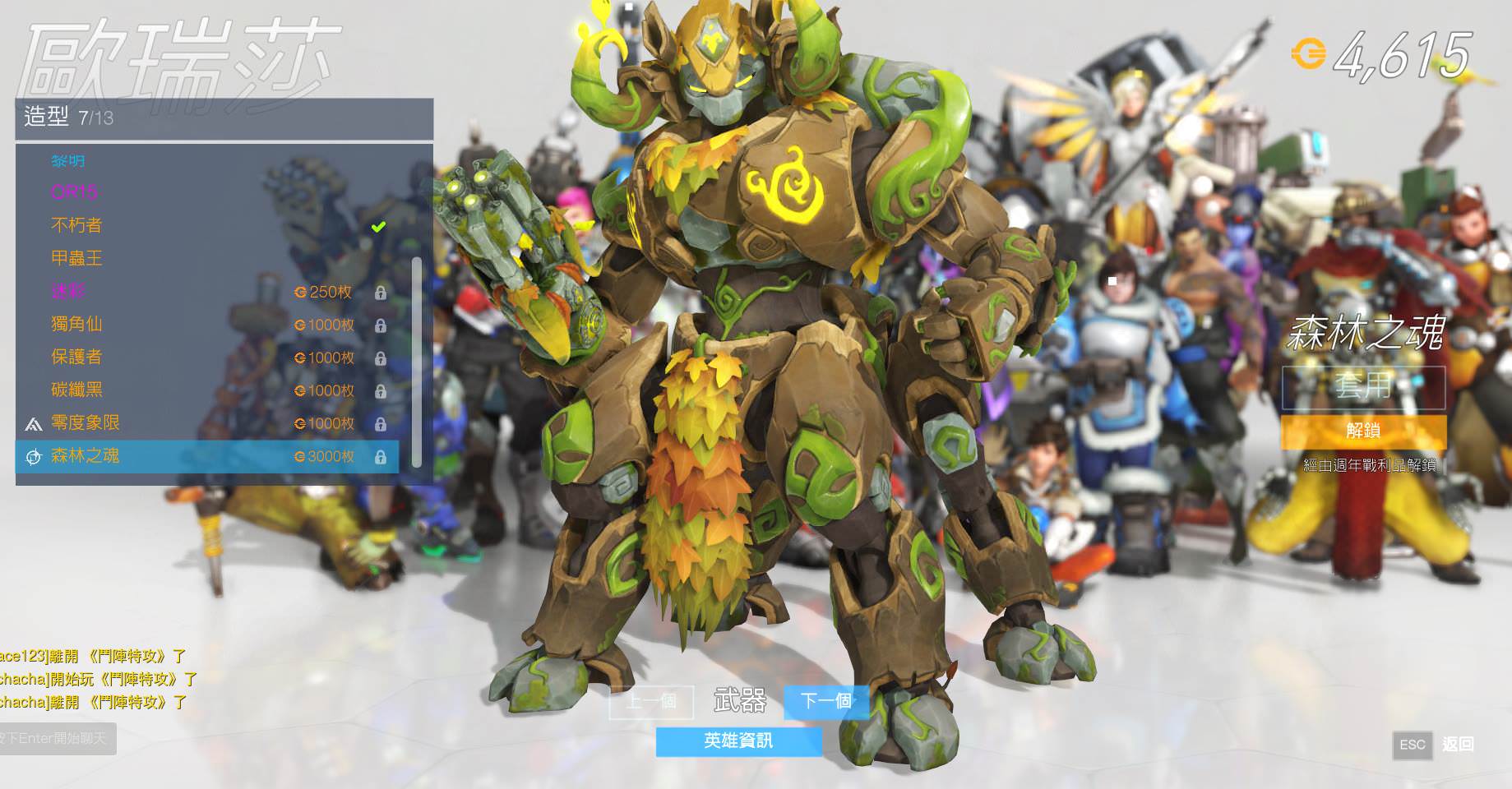Click the lock icon on the 獨角仙 row
This screenshot has width=1512, height=789.
[381, 325]
